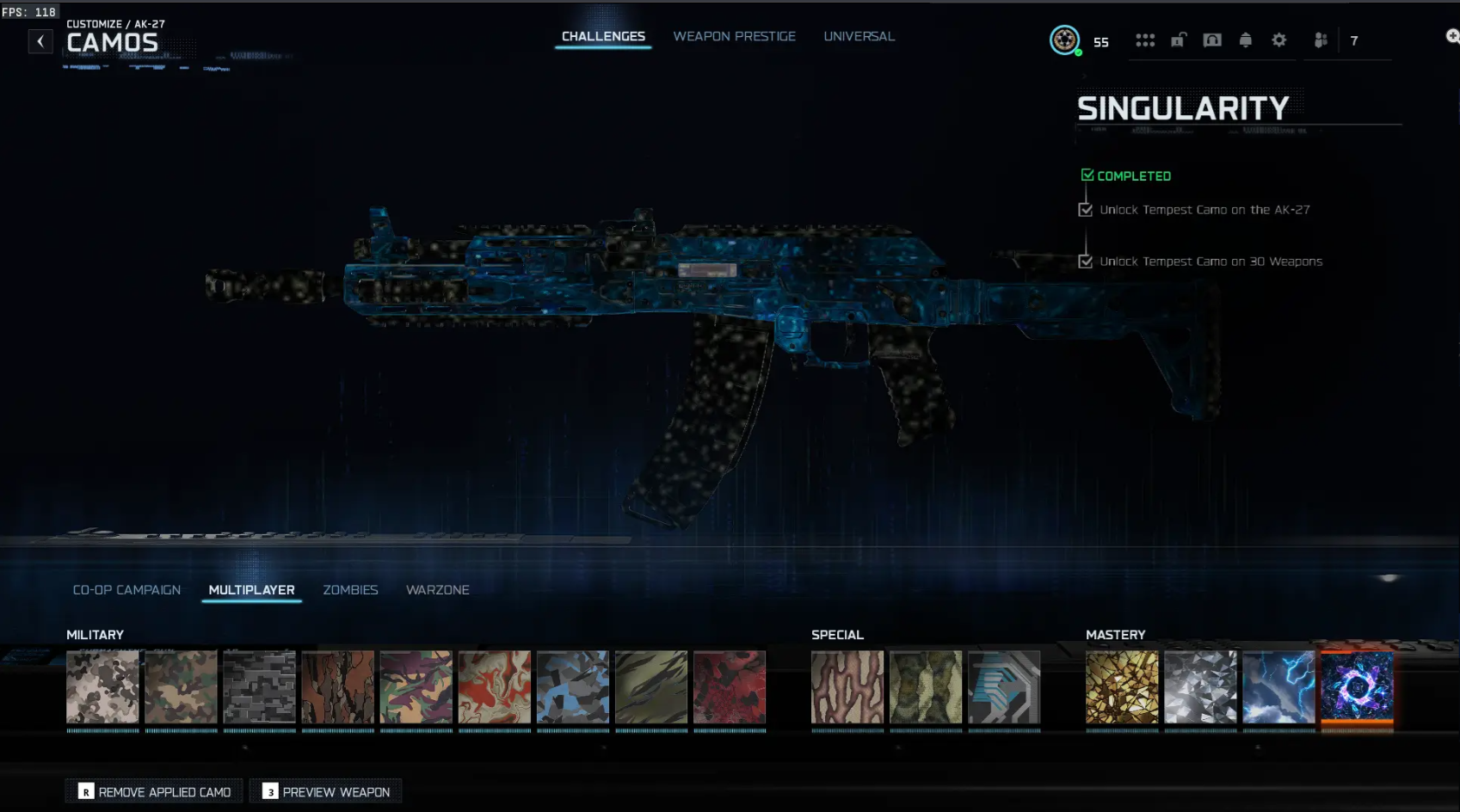Switch to the Zombies mode tab

tap(350, 589)
